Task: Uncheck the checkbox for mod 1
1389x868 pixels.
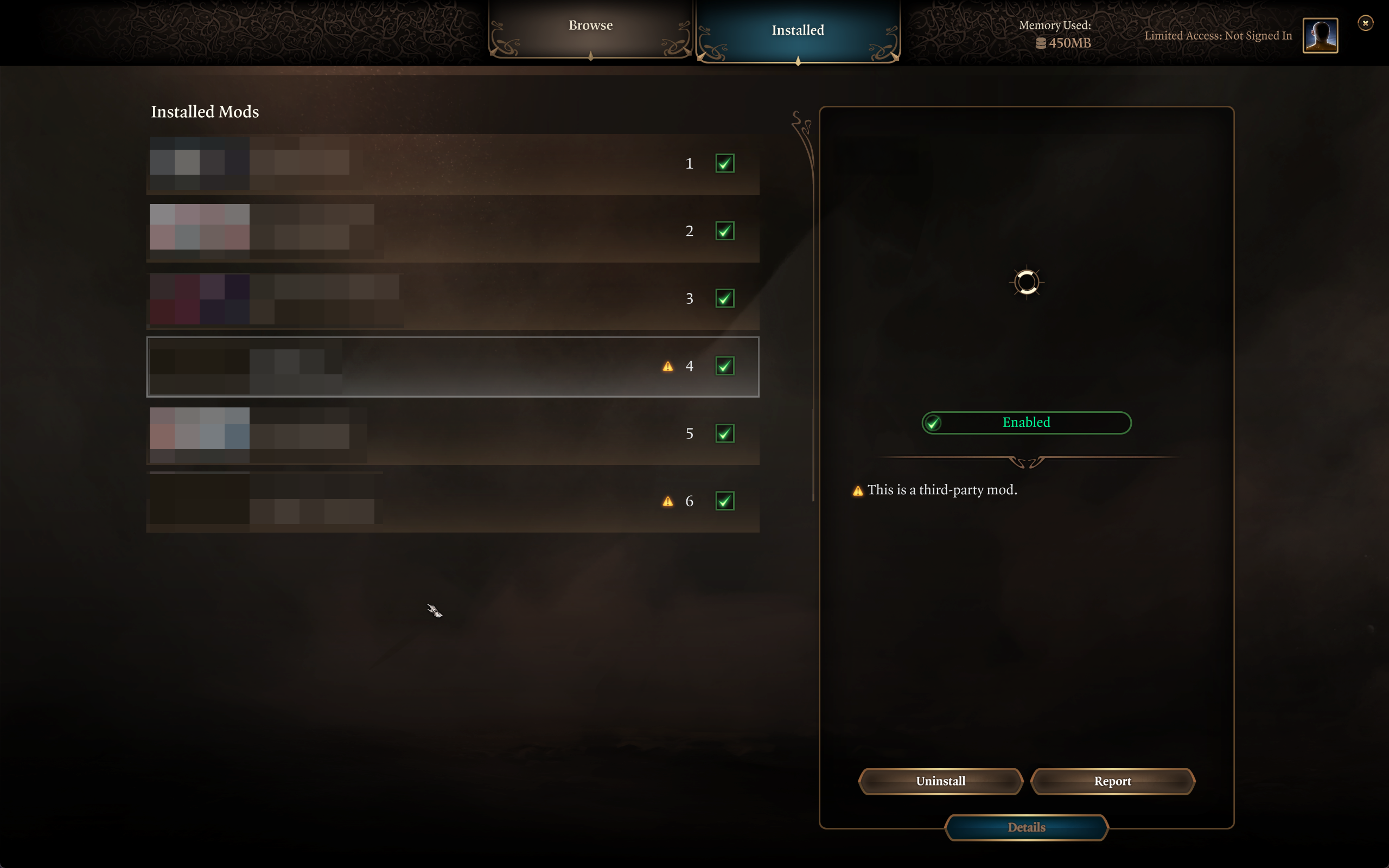Action: 724,164
